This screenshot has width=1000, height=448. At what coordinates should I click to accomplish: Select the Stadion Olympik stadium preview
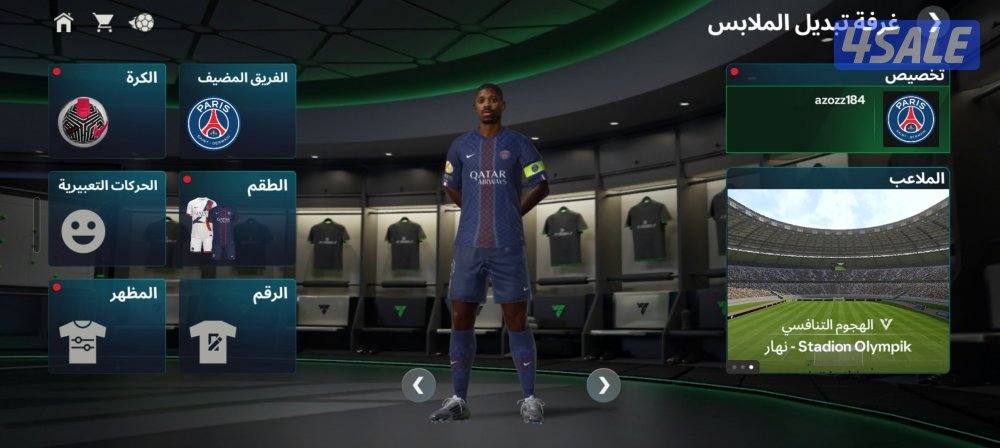point(837,270)
